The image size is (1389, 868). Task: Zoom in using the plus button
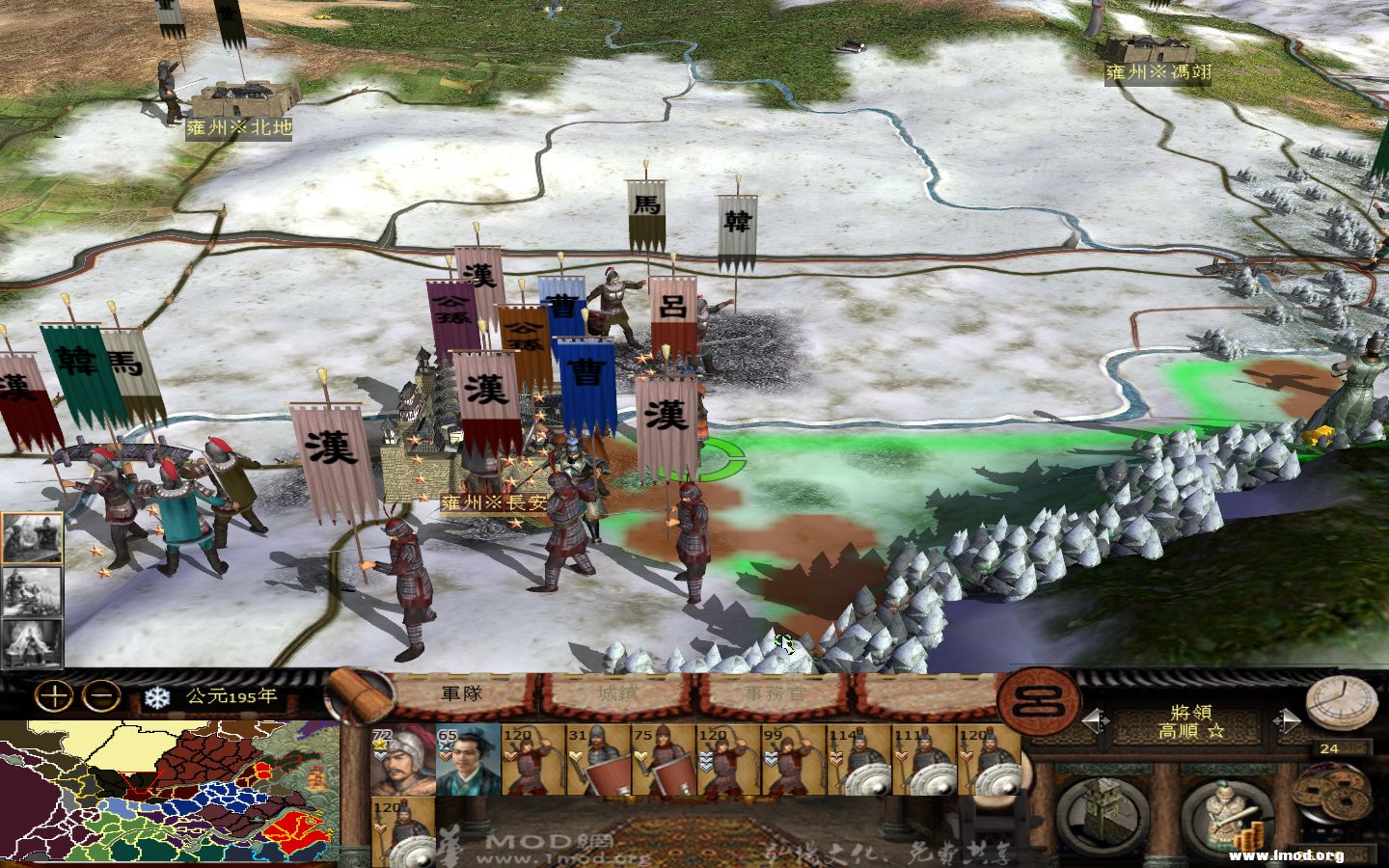point(55,693)
